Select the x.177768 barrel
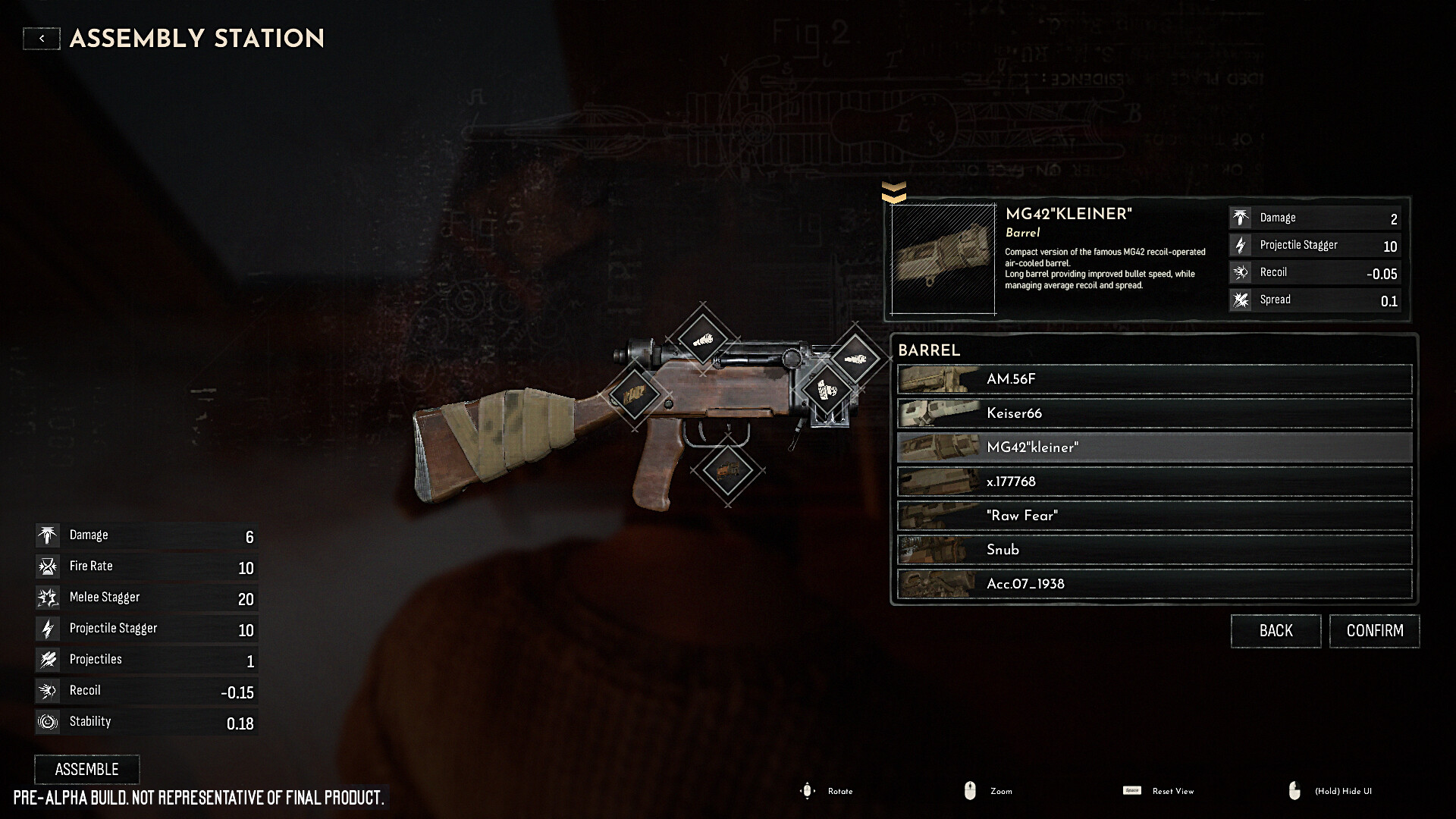1456x819 pixels. [x=1154, y=482]
